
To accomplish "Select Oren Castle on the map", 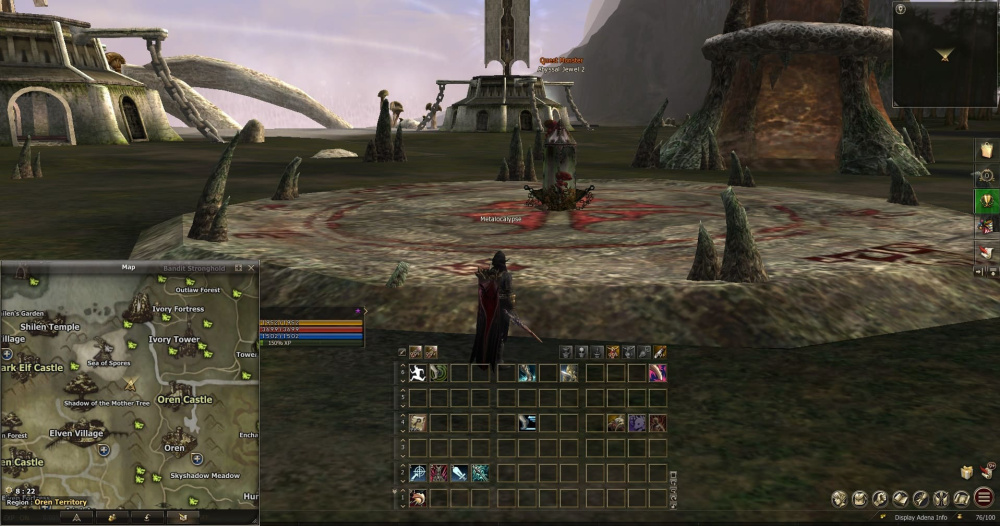I will (x=184, y=399).
